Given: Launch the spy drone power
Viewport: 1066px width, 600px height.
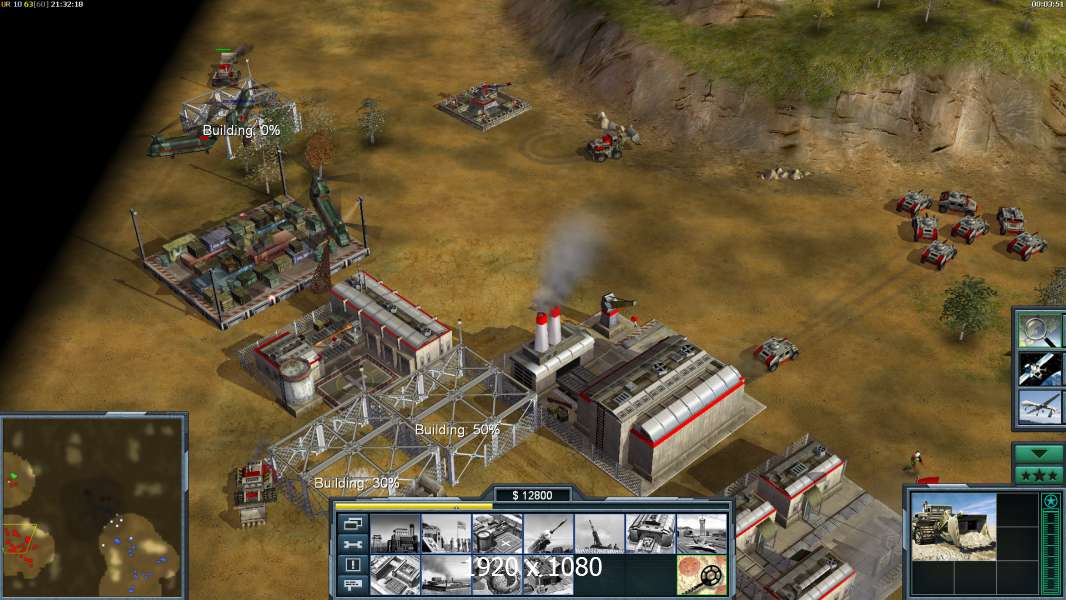Looking at the screenshot, I should 1040,407.
